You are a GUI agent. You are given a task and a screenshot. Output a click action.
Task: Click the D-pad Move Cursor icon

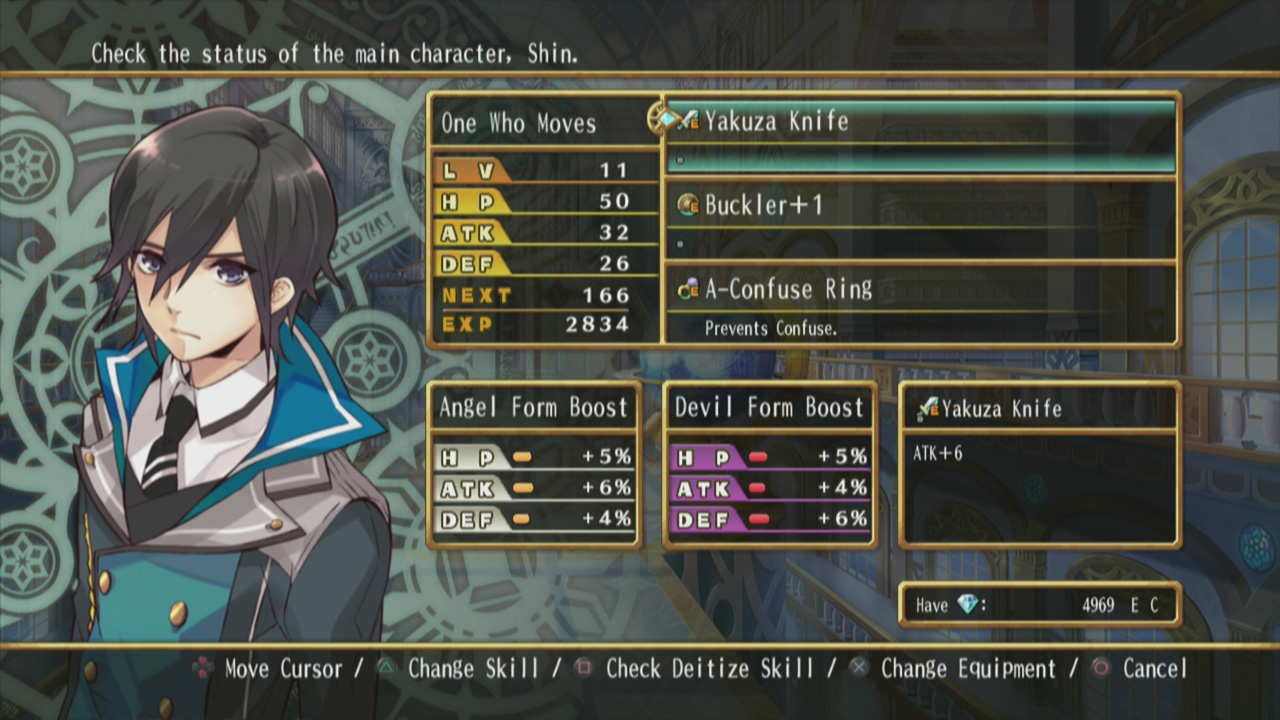(x=203, y=668)
